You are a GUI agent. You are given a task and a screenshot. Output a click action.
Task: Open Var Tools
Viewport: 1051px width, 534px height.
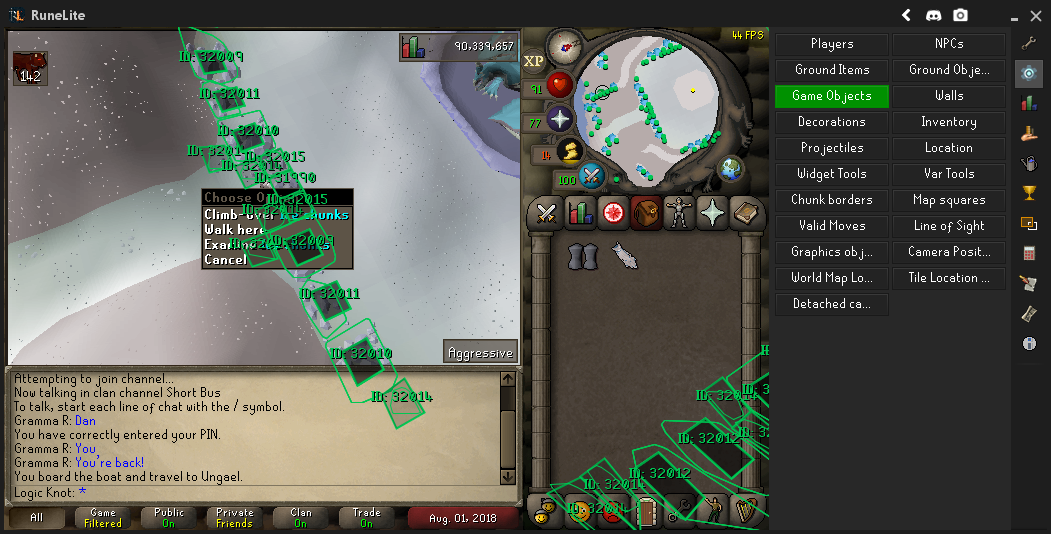(x=948, y=174)
